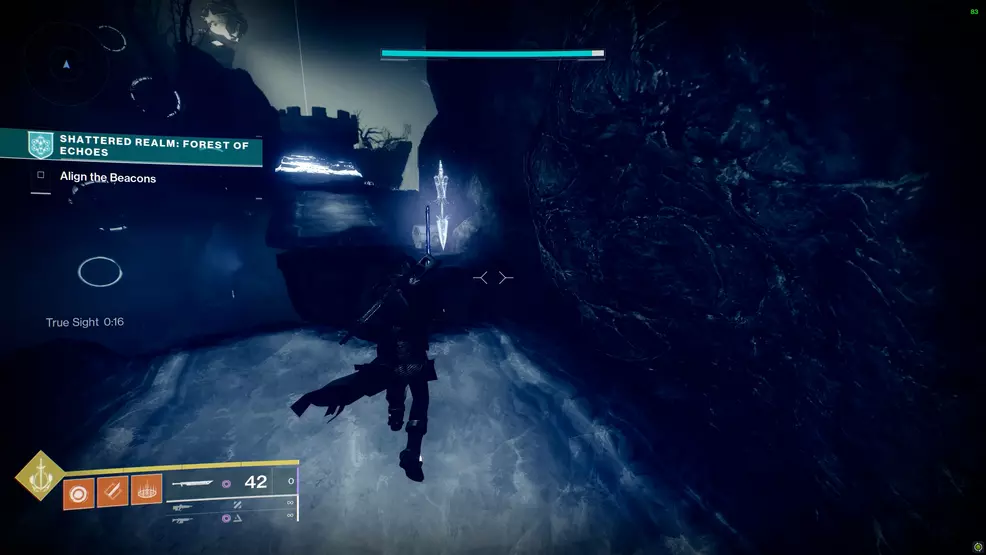Viewport: 986px width, 555px height.
Task: Click the True Sight buff label
Action: coord(85,322)
